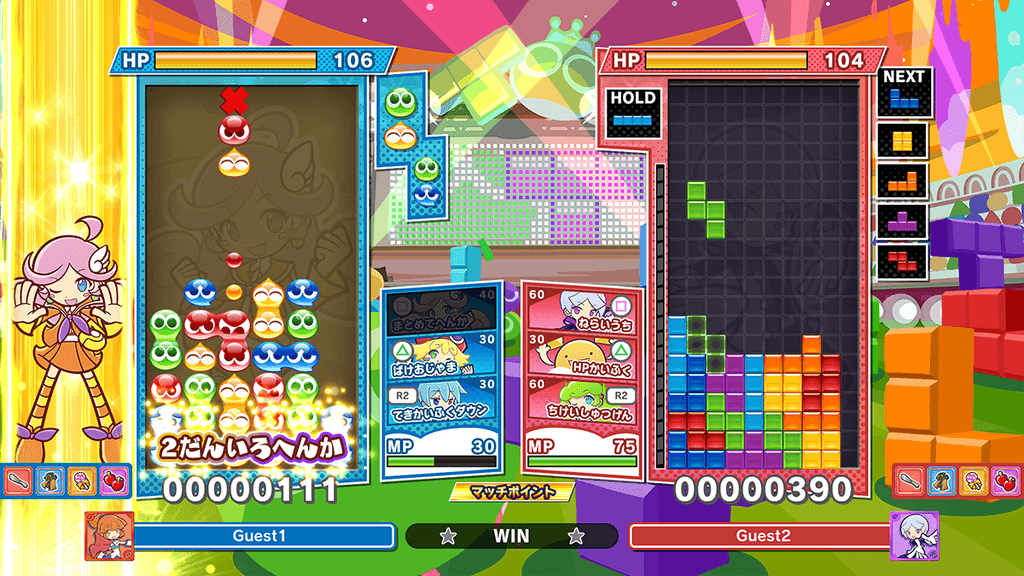Click Guest2's character portrait
Screen dimensions: 1024x576
tap(913, 534)
